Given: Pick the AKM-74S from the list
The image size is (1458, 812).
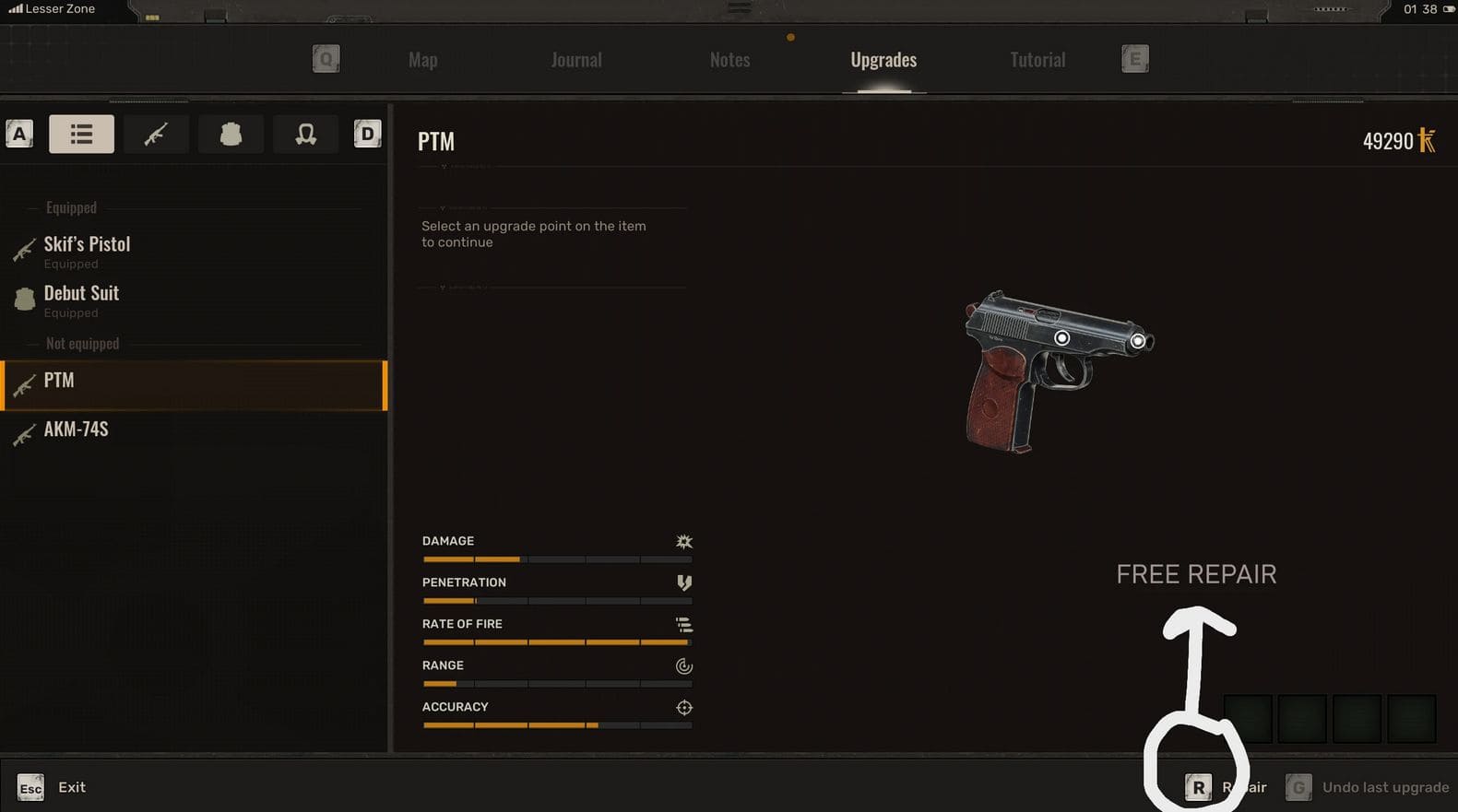Looking at the screenshot, I should click(x=76, y=430).
